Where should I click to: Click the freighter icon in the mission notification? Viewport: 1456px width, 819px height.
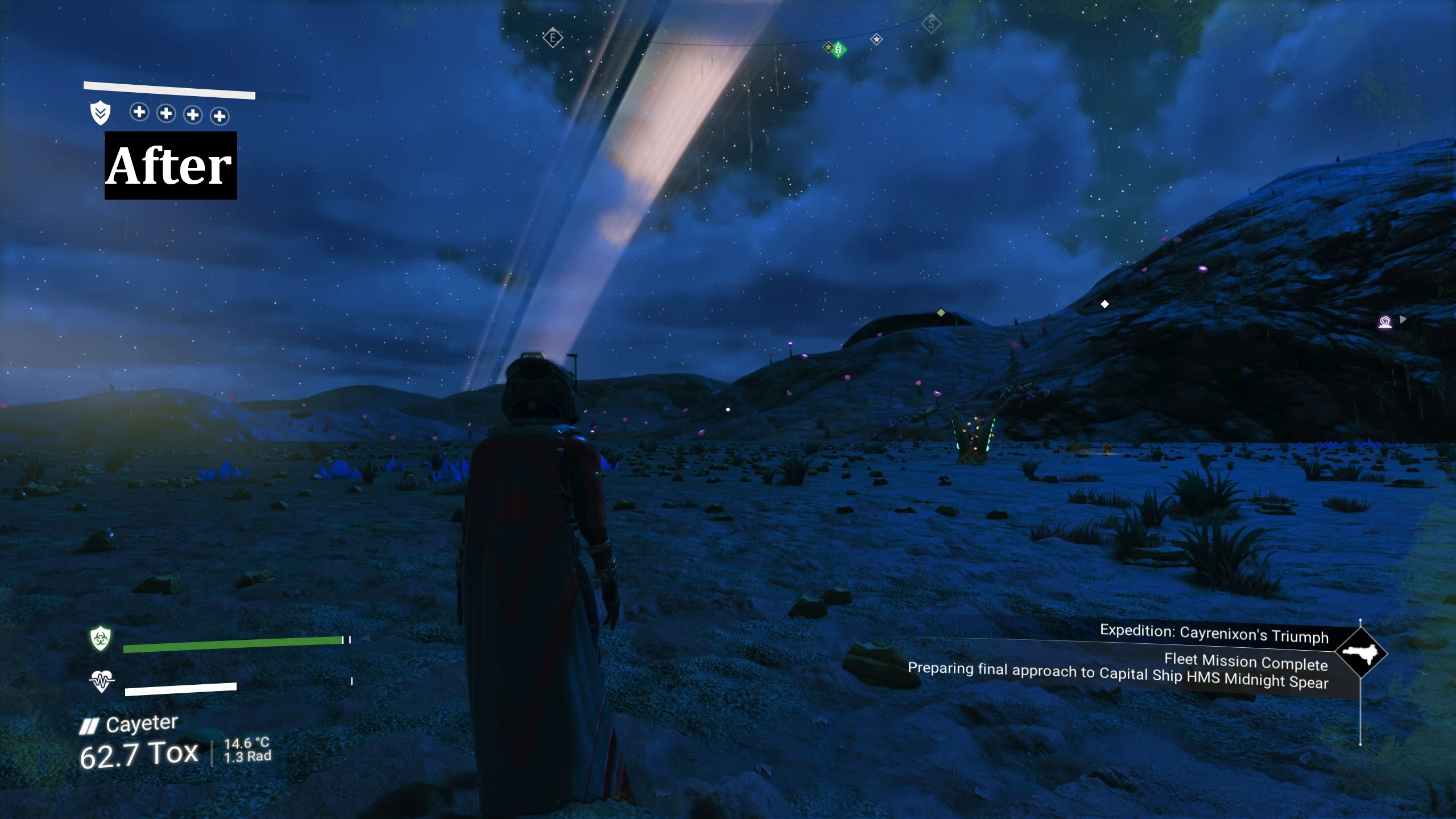pos(1360,653)
